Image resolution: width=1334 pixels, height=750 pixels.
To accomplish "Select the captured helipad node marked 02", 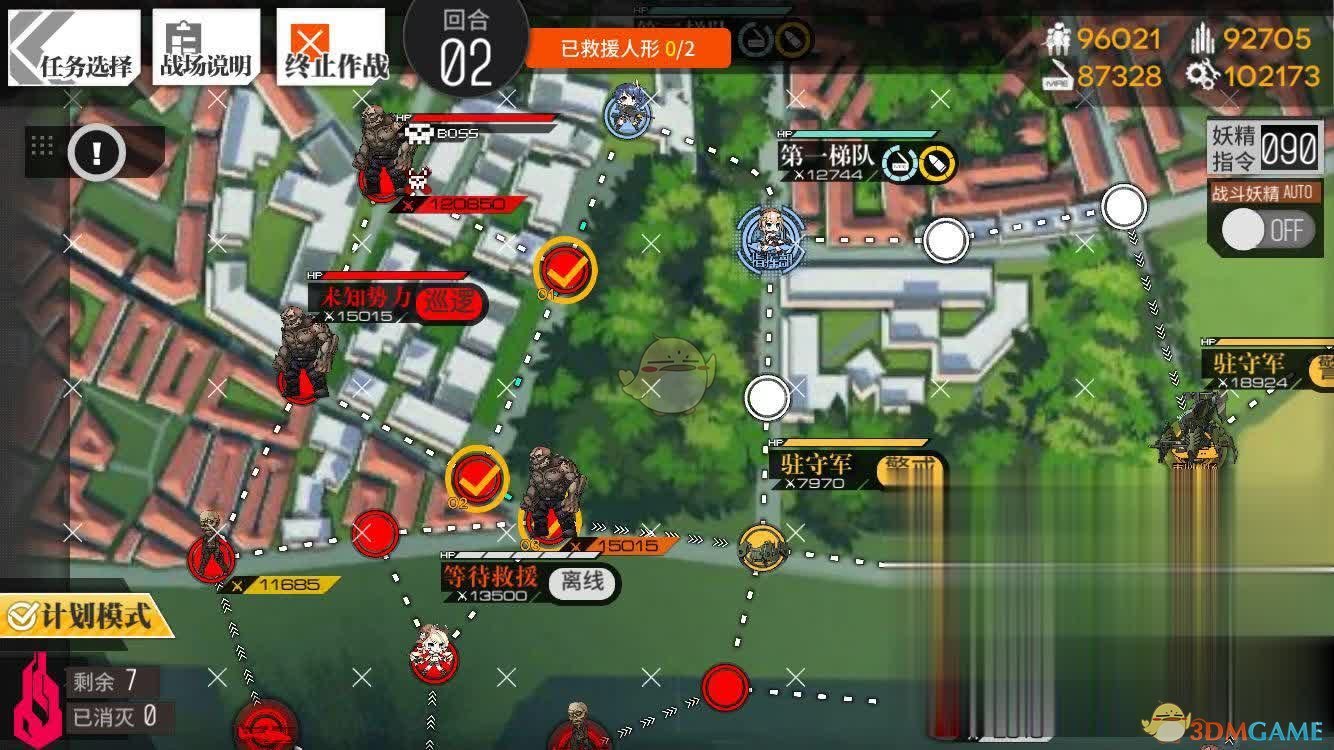I will point(474,477).
